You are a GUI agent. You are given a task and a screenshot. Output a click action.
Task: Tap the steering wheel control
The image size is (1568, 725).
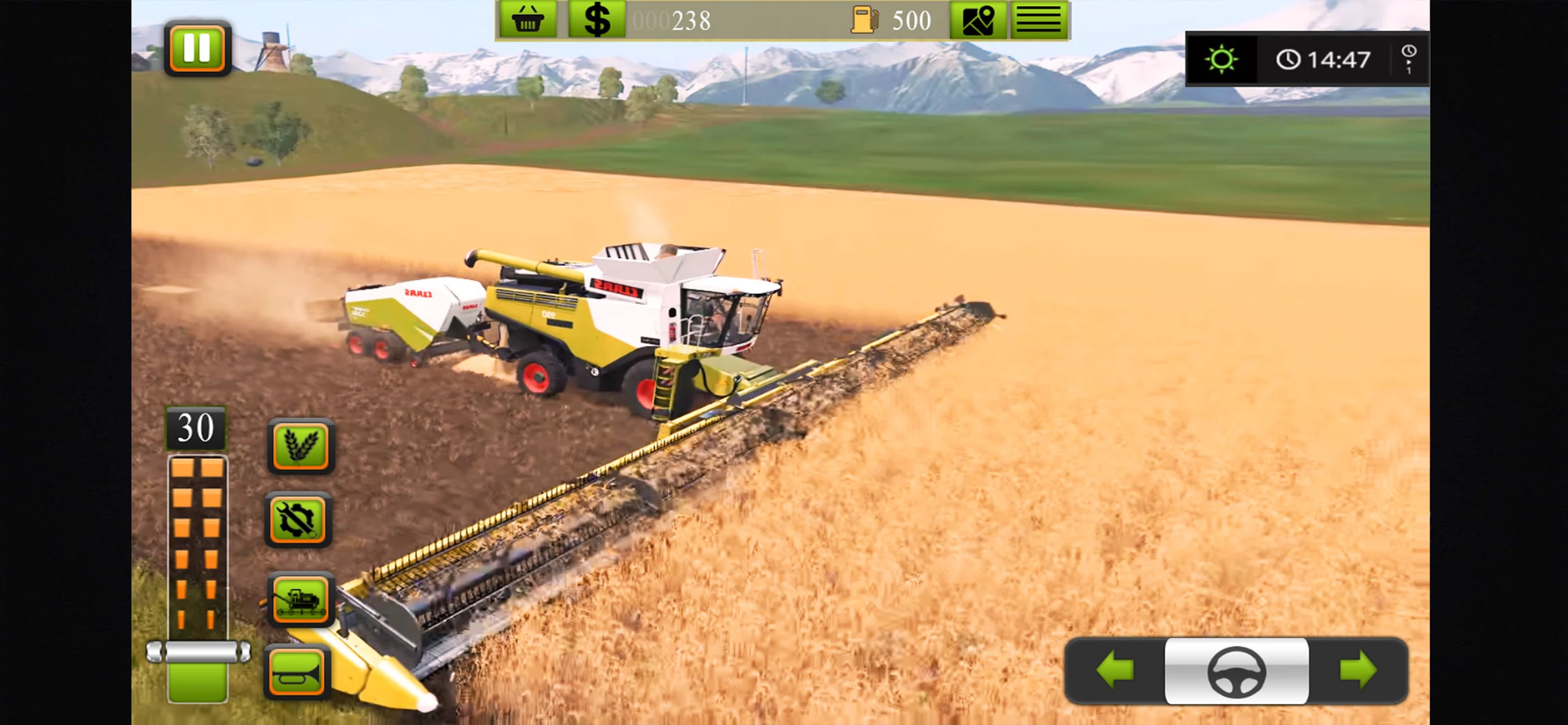coord(1236,672)
